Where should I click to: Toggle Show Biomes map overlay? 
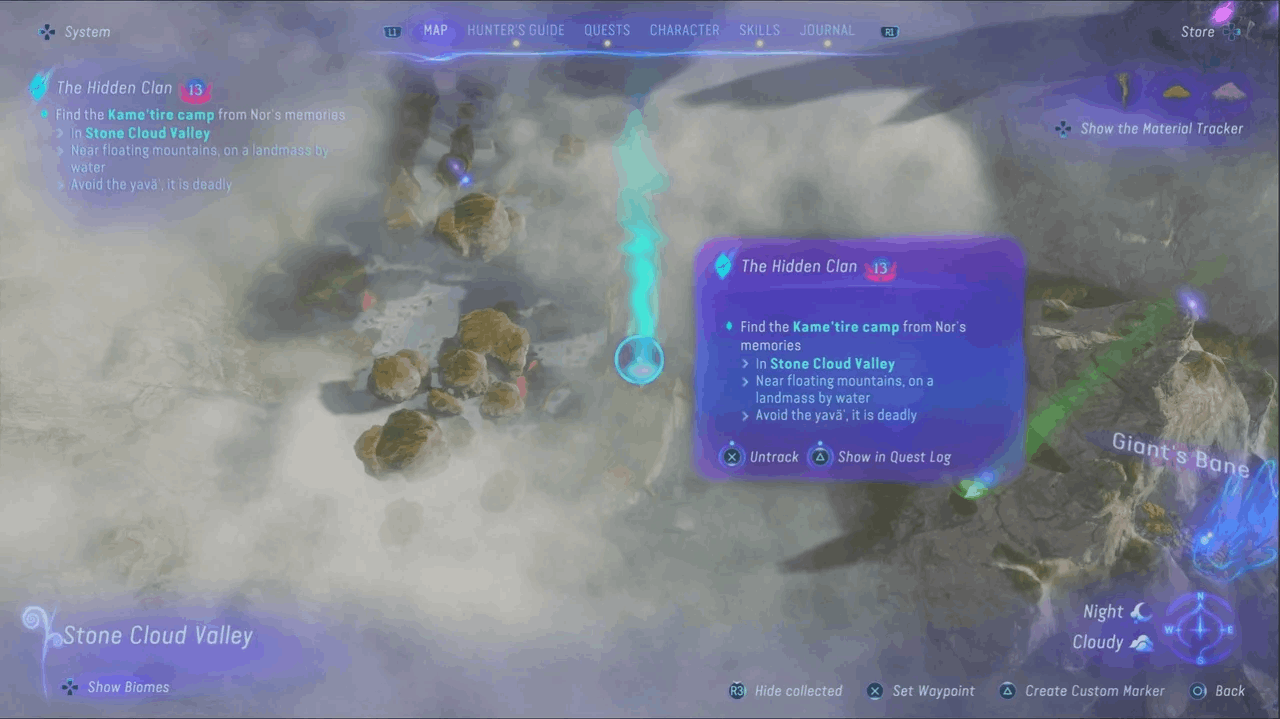click(x=116, y=687)
